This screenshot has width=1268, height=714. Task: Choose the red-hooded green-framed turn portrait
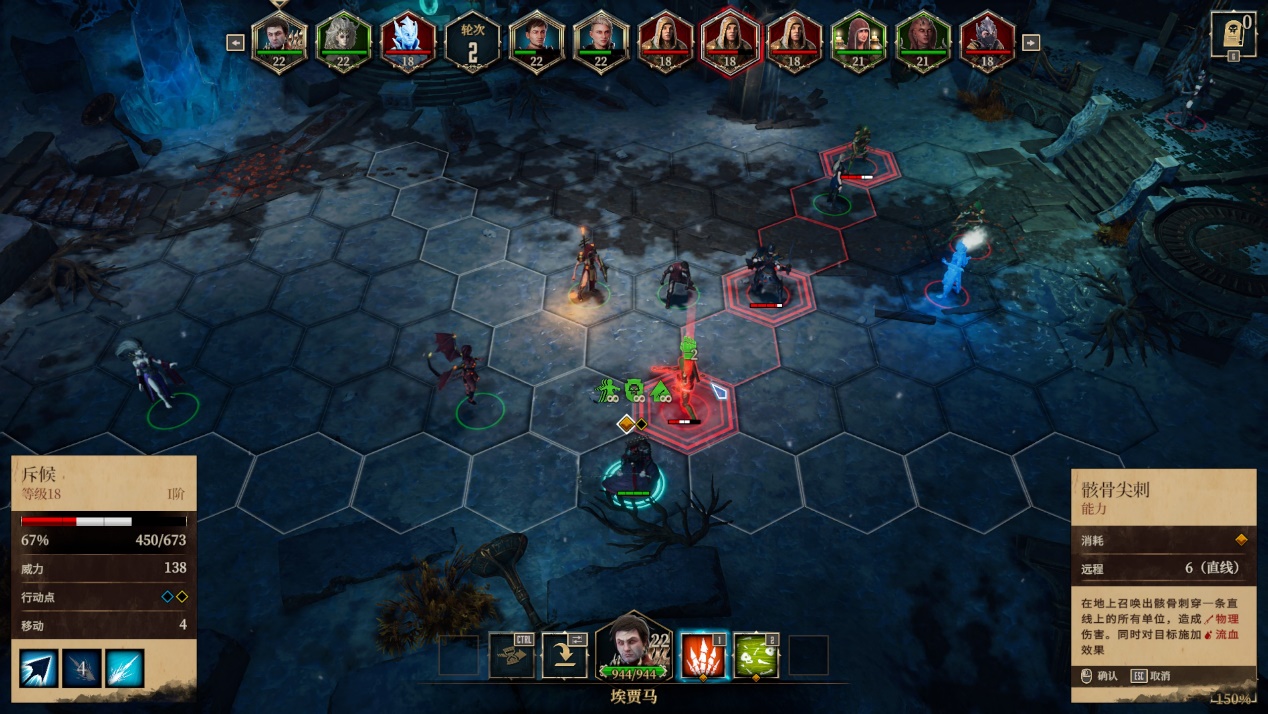(858, 42)
